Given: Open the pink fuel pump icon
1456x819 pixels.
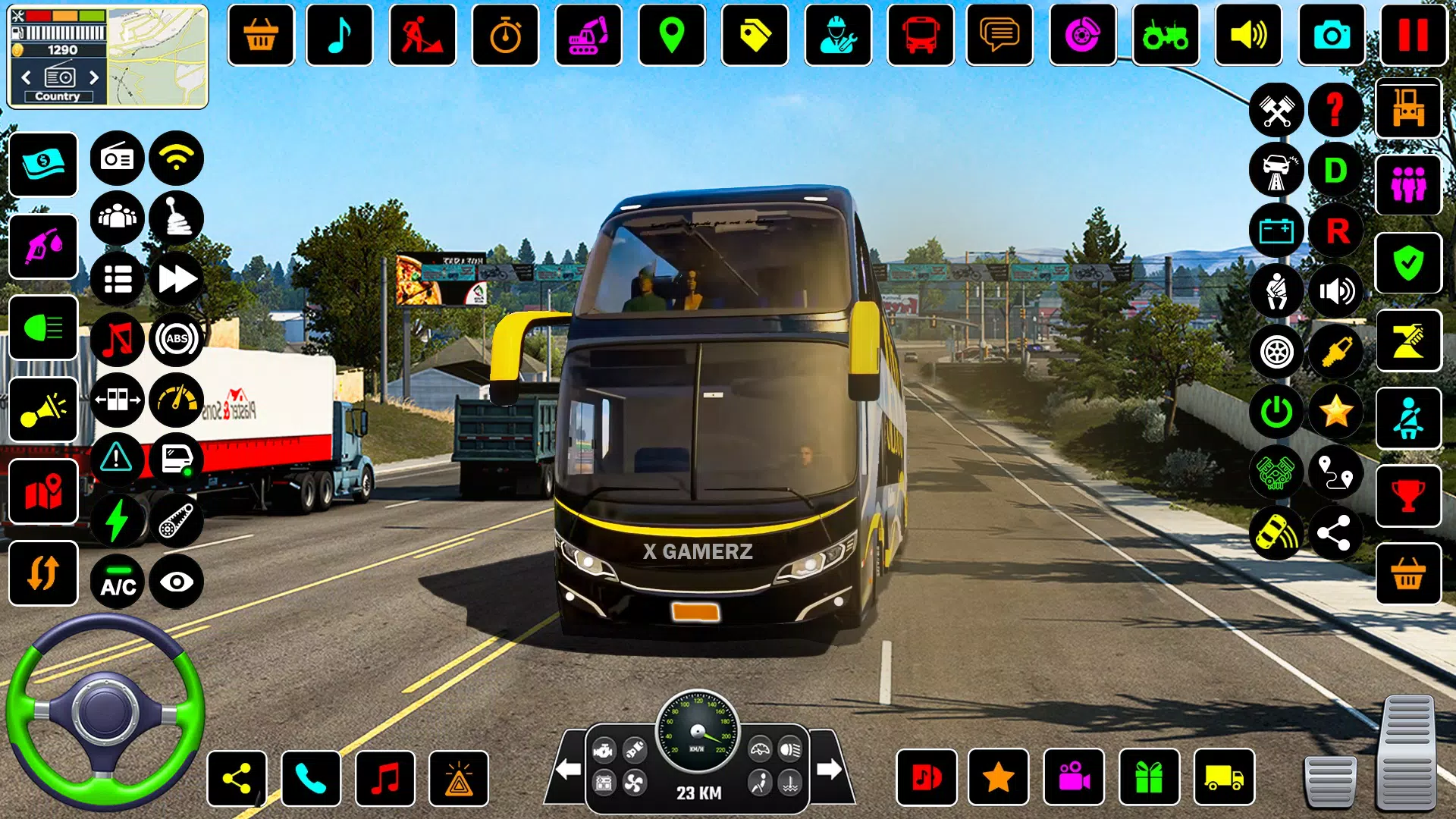Looking at the screenshot, I should pos(43,246).
